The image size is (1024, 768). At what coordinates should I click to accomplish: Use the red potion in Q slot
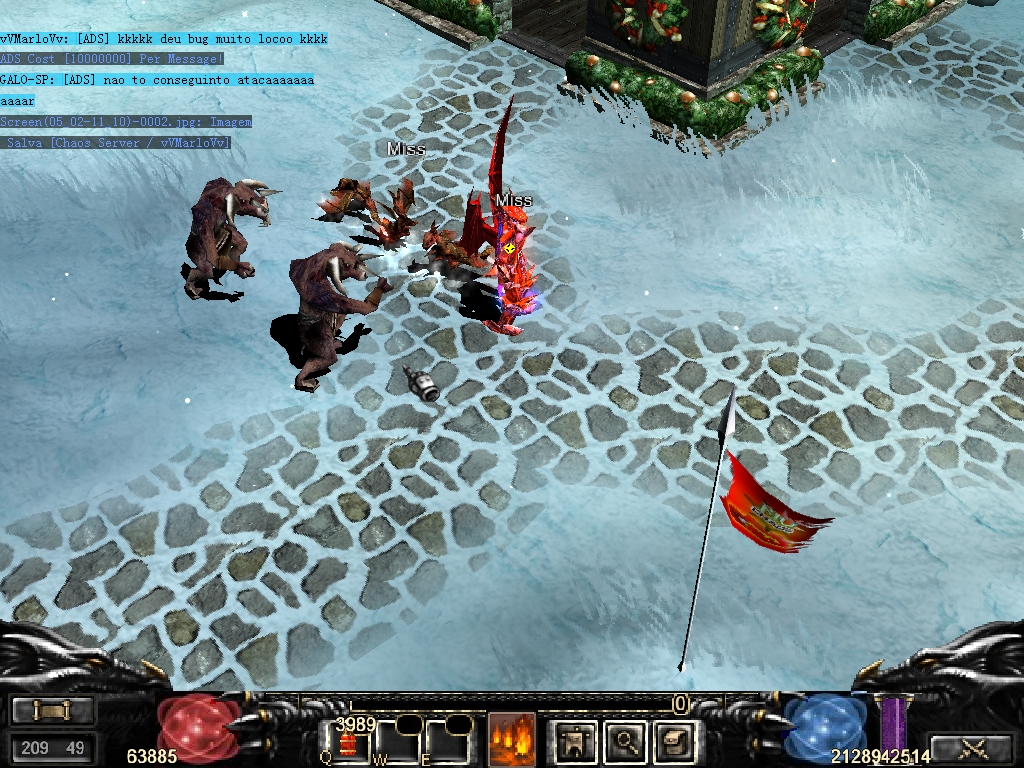(349, 742)
